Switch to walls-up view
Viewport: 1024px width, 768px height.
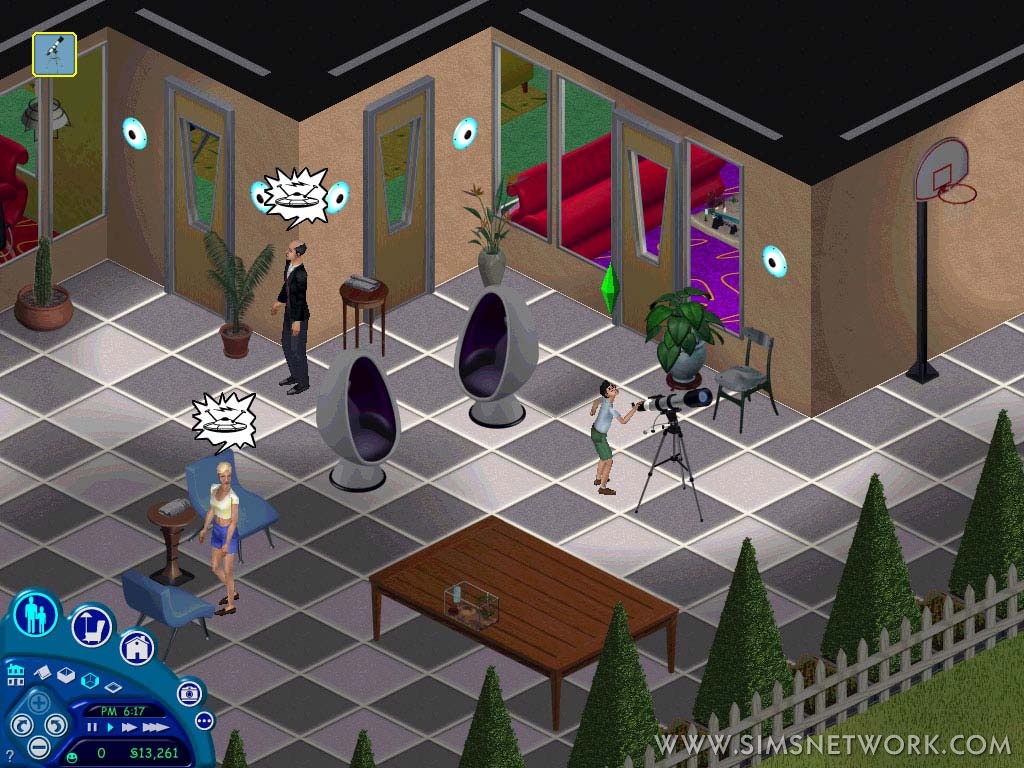pos(66,674)
